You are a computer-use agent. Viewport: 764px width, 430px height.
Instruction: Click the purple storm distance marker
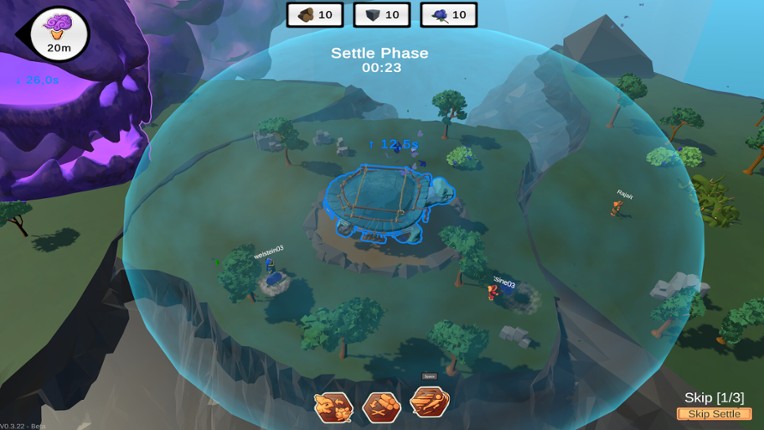(60, 33)
